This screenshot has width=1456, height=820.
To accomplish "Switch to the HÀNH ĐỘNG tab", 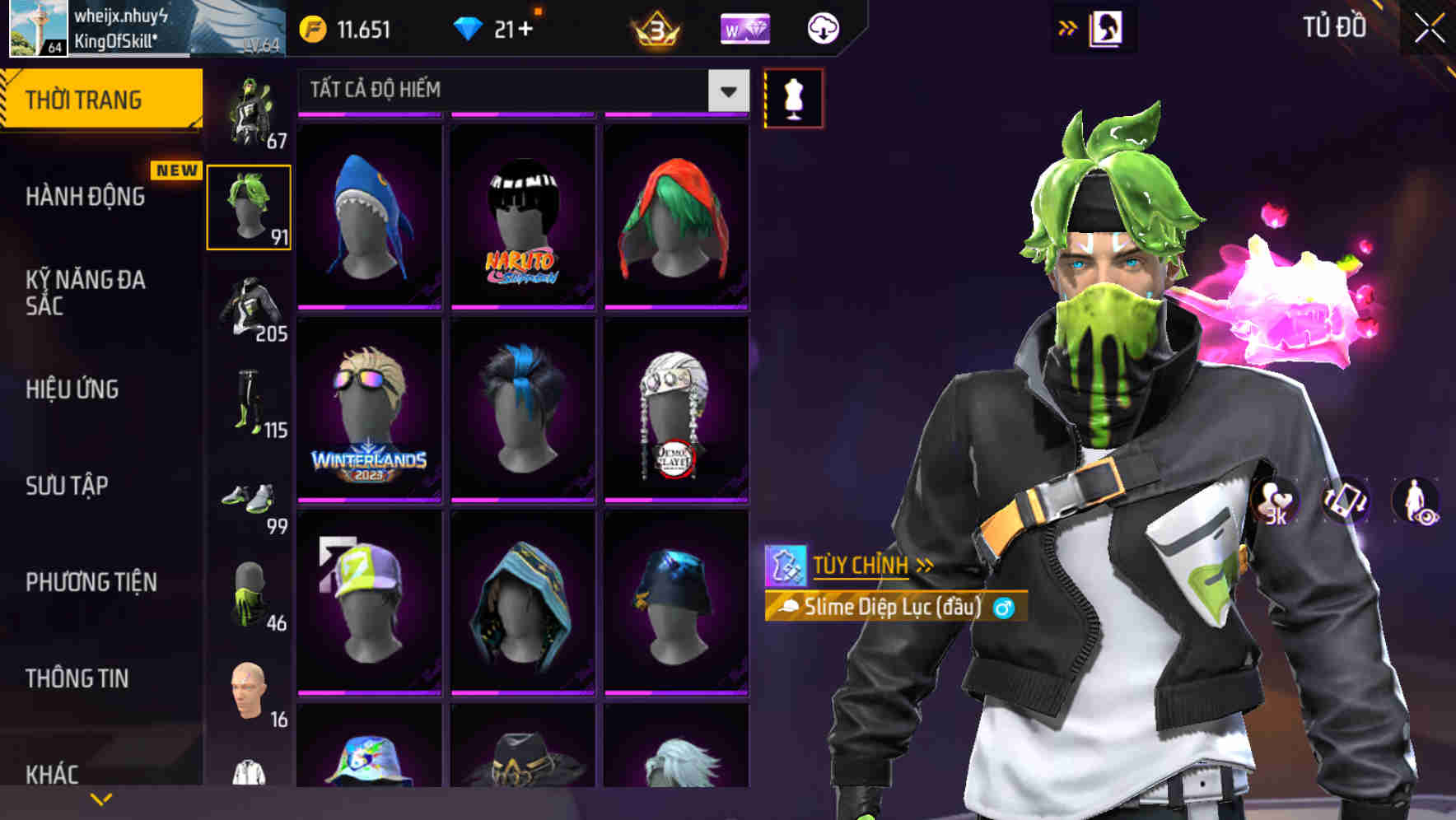I will [86, 197].
